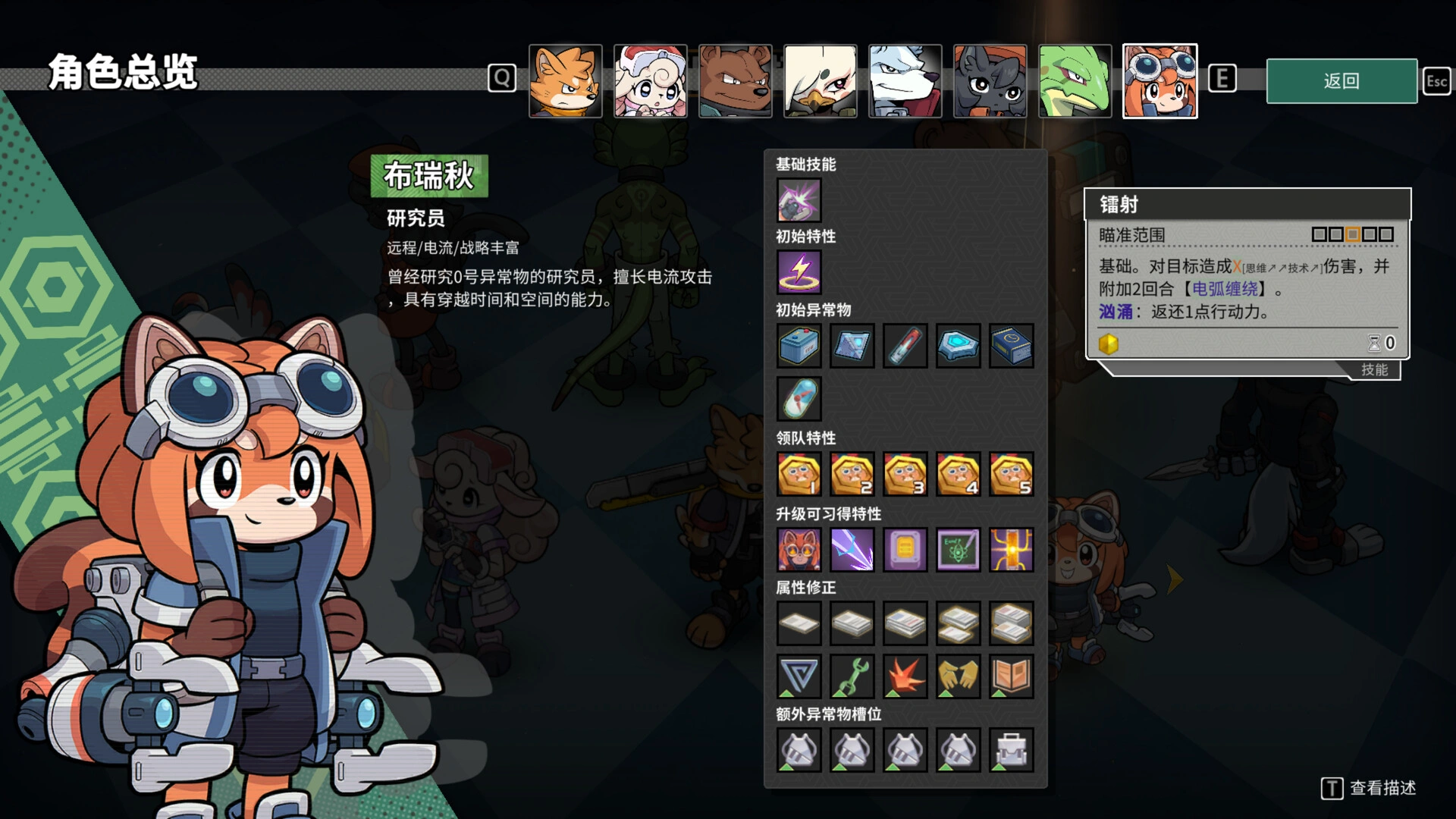Select the orange book attribute modifier icon
This screenshot has height=819, width=1456.
1012,676
